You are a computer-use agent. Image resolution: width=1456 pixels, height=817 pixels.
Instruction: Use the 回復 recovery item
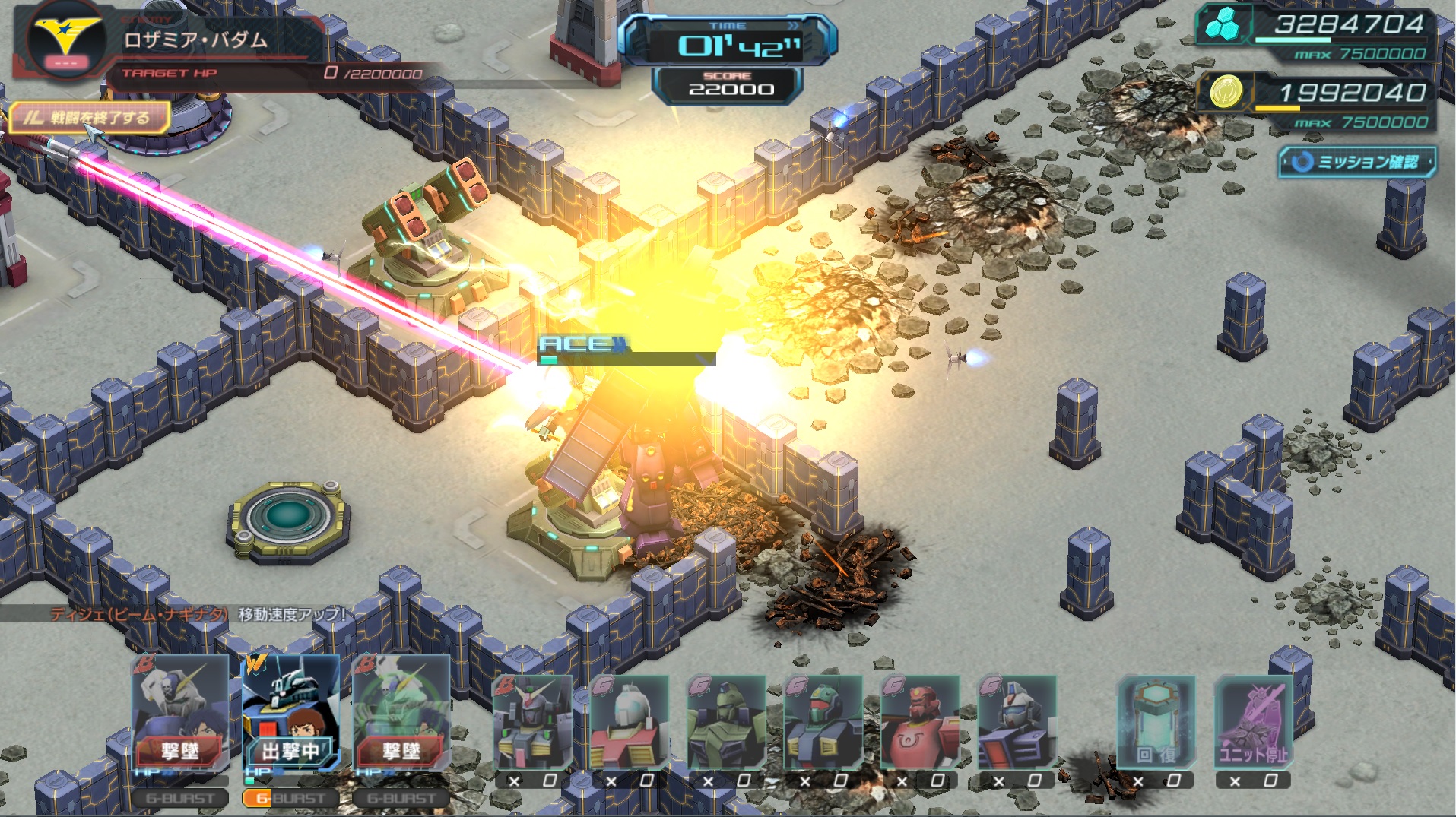point(1156,722)
